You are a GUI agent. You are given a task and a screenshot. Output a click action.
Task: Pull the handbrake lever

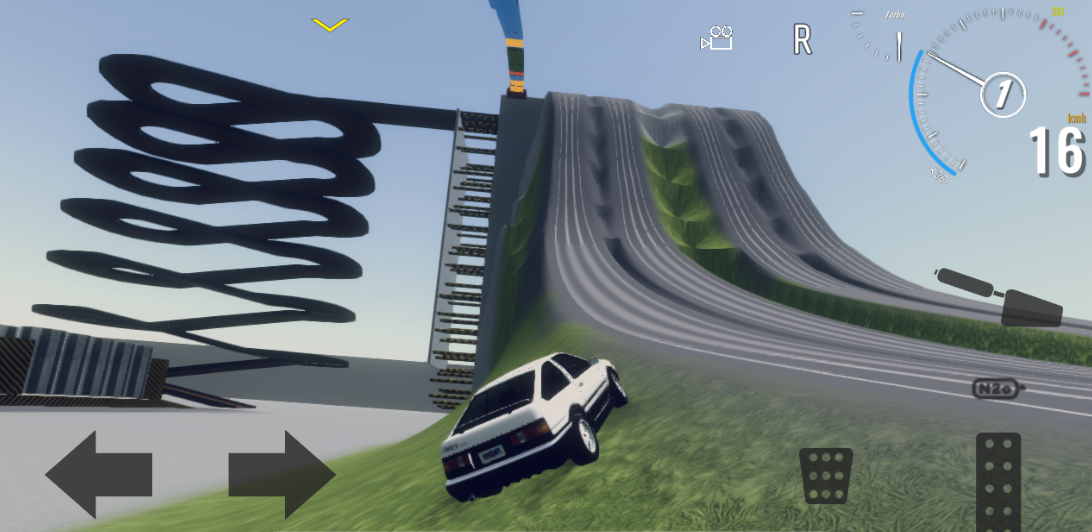pyautogui.click(x=998, y=297)
